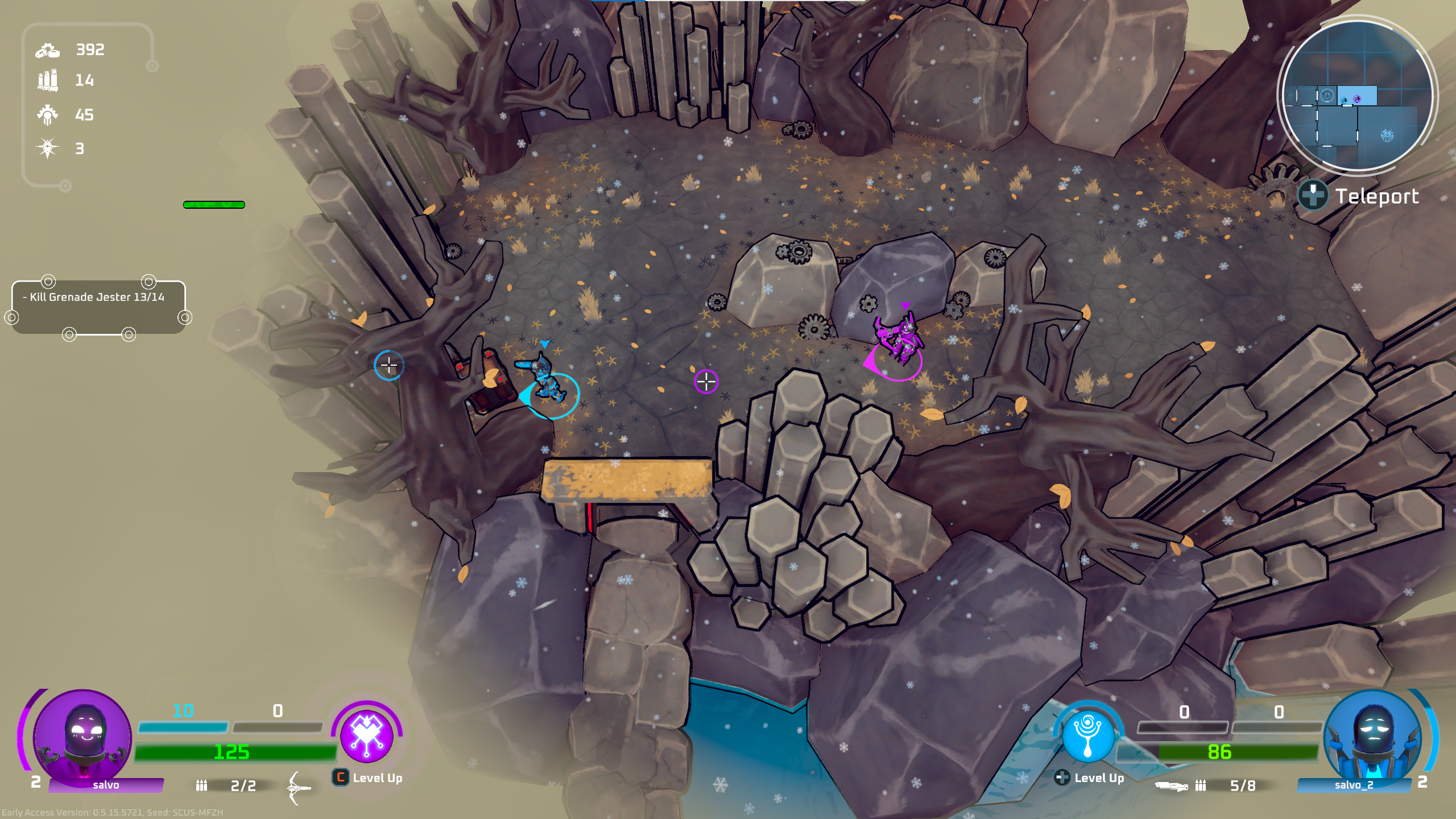This screenshot has height=819, width=1456.
Task: Click salvo's purple character portrait
Action: (x=83, y=736)
